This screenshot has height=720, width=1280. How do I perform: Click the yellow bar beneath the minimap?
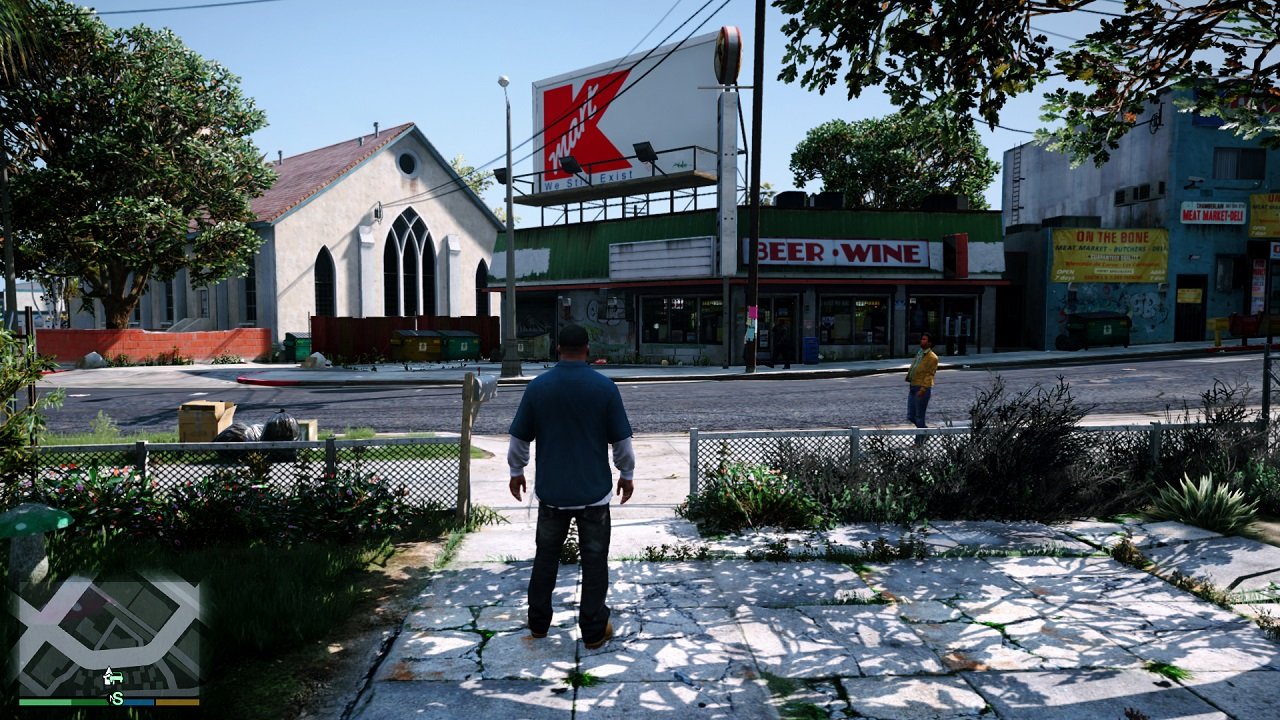click(178, 701)
